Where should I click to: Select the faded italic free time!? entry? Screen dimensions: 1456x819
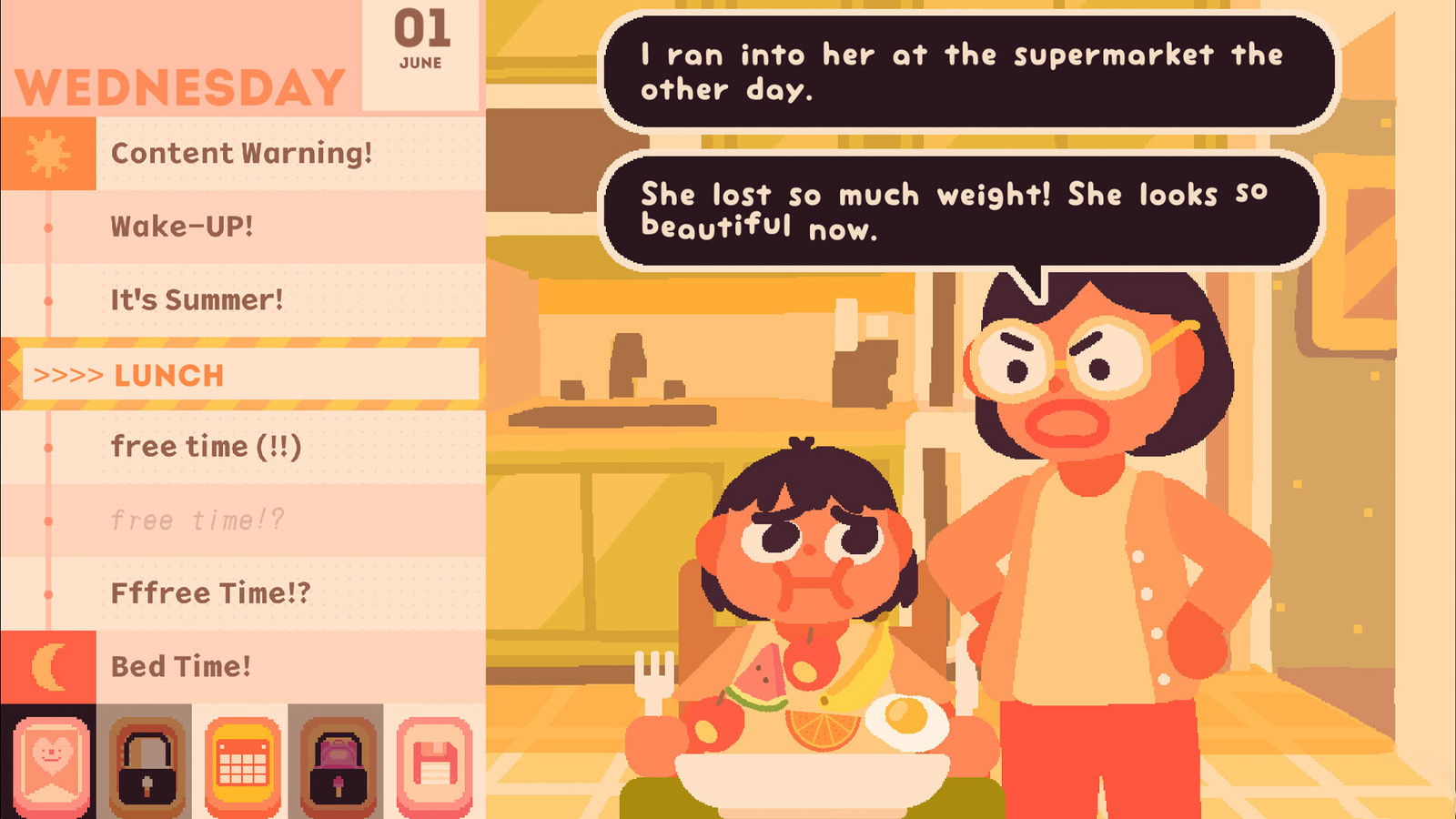(197, 521)
